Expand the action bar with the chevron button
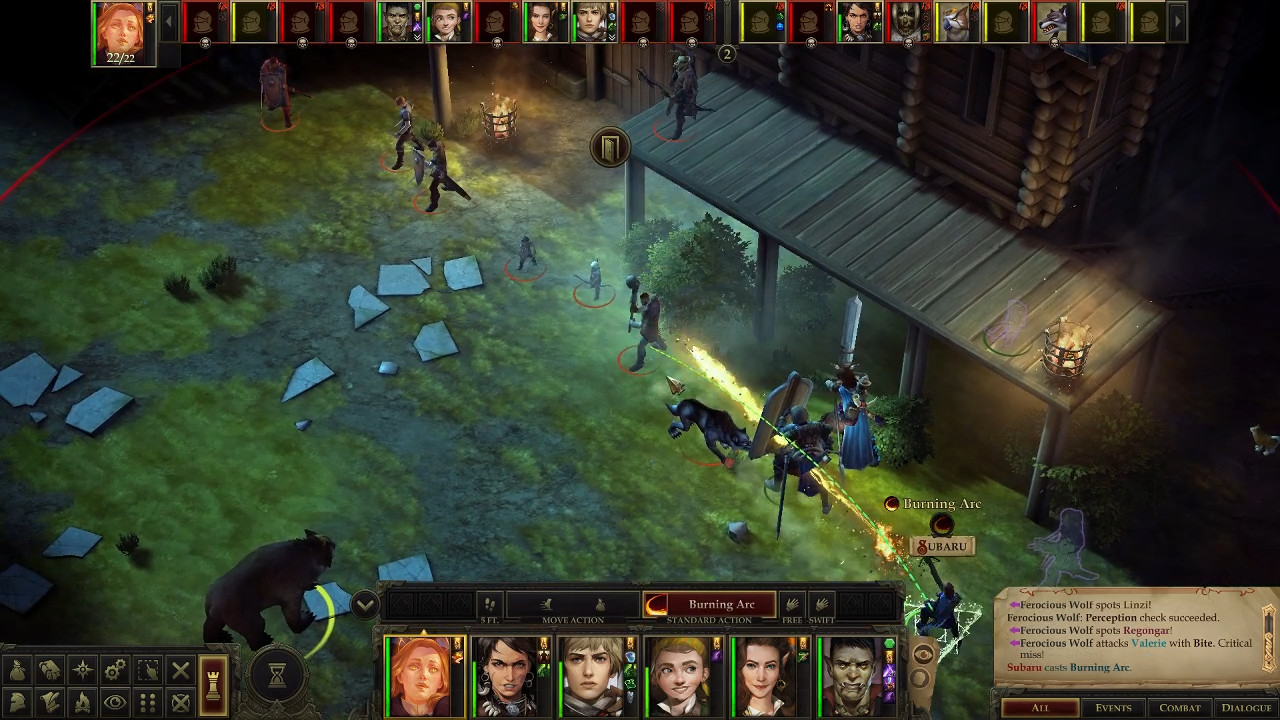This screenshot has height=720, width=1280. [x=364, y=604]
